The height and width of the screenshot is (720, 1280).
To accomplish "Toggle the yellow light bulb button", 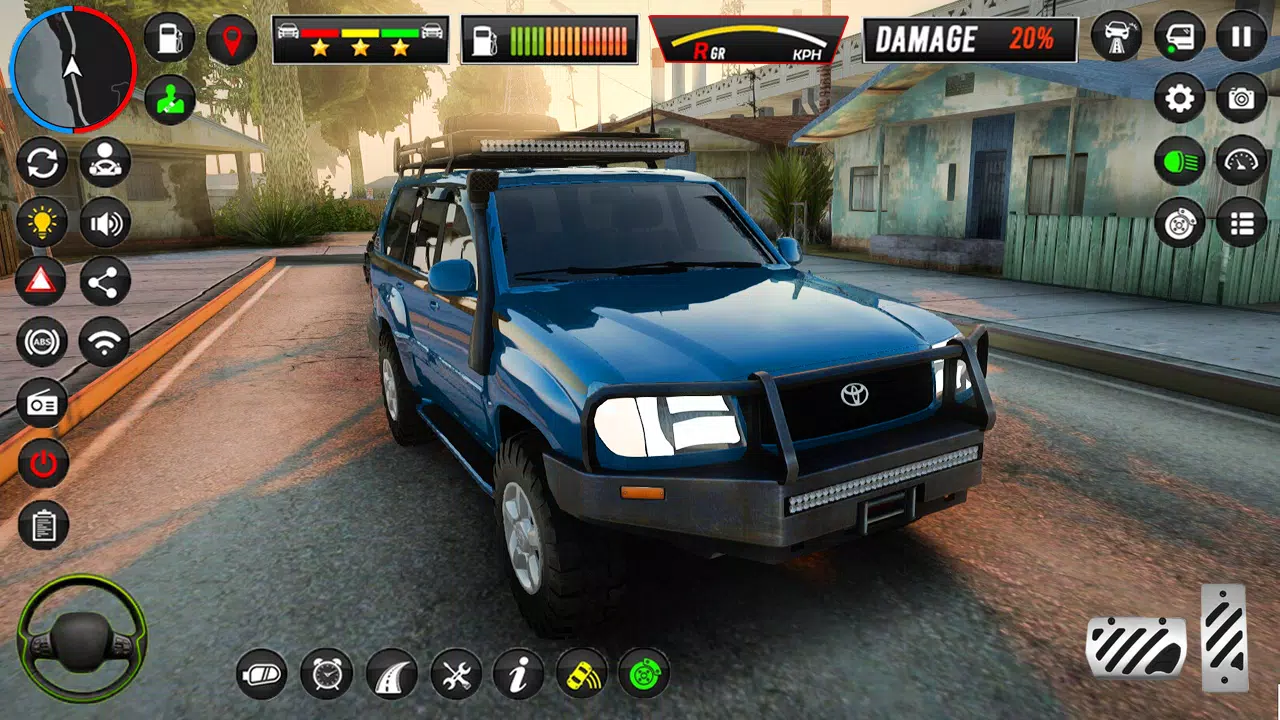I will pyautogui.click(x=42, y=222).
